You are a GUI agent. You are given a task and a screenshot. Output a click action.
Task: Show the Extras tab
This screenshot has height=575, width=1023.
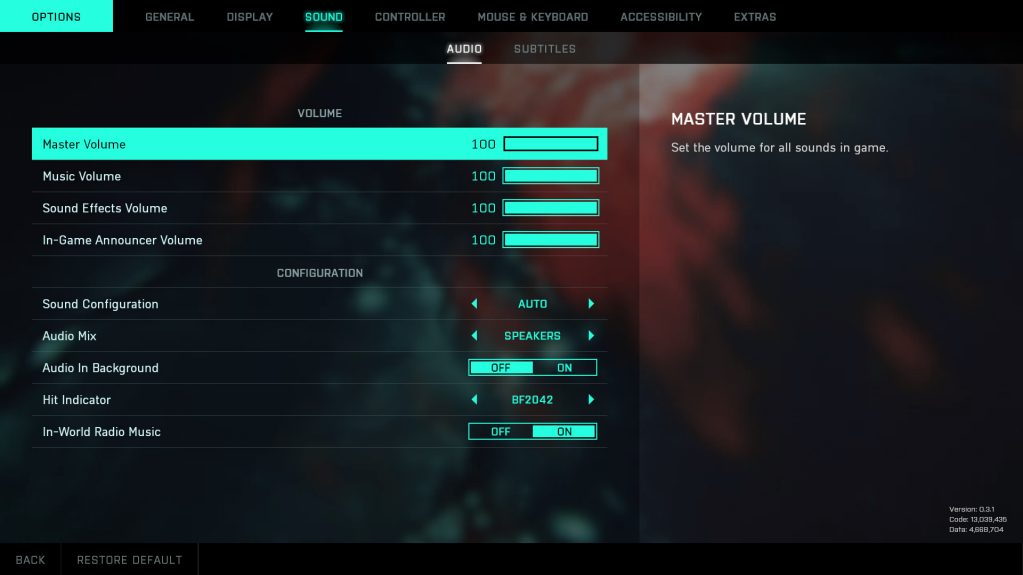point(754,17)
